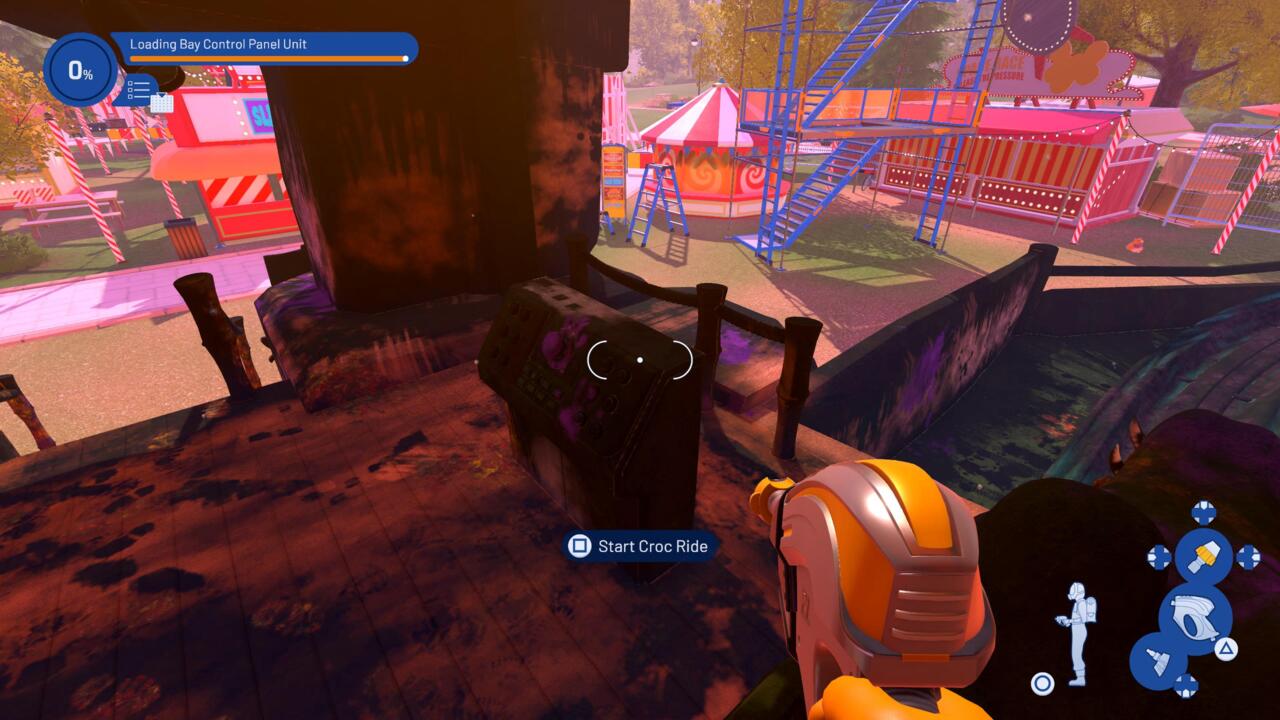Select the wide nozzle attachment icon
This screenshot has height=720, width=1280.
pos(1157,661)
